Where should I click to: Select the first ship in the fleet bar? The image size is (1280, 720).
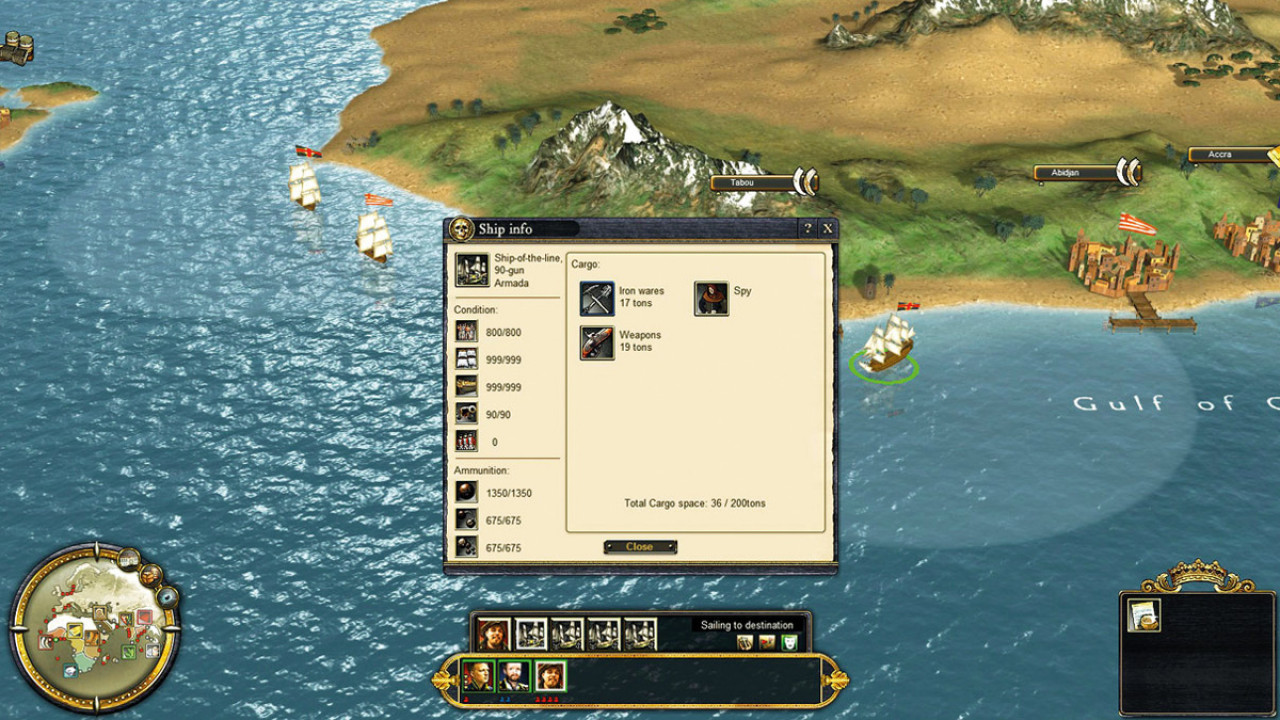tap(530, 634)
